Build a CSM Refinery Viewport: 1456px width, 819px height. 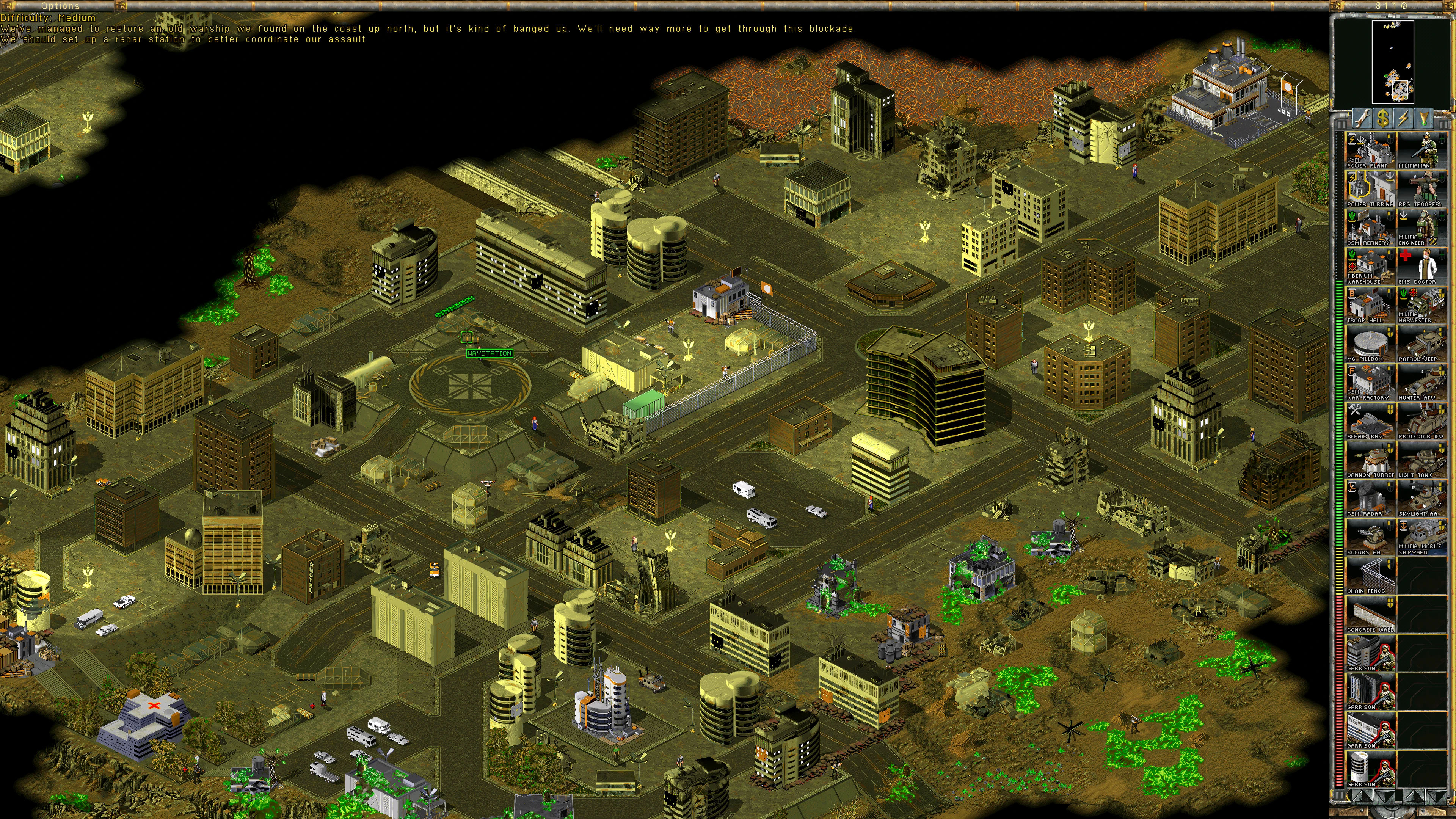click(x=1370, y=227)
